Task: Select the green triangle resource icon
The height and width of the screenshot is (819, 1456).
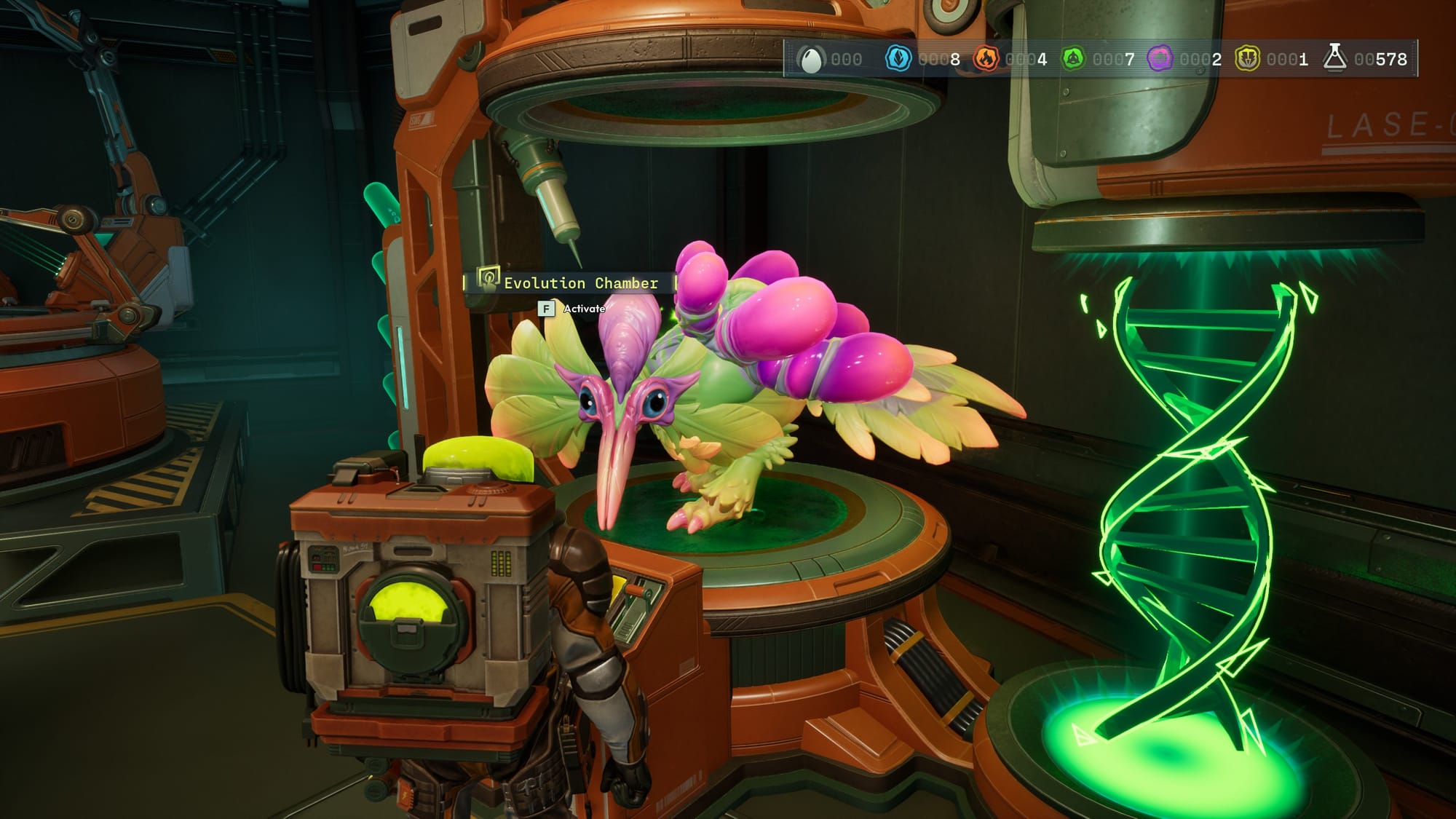Action: [x=1073, y=59]
